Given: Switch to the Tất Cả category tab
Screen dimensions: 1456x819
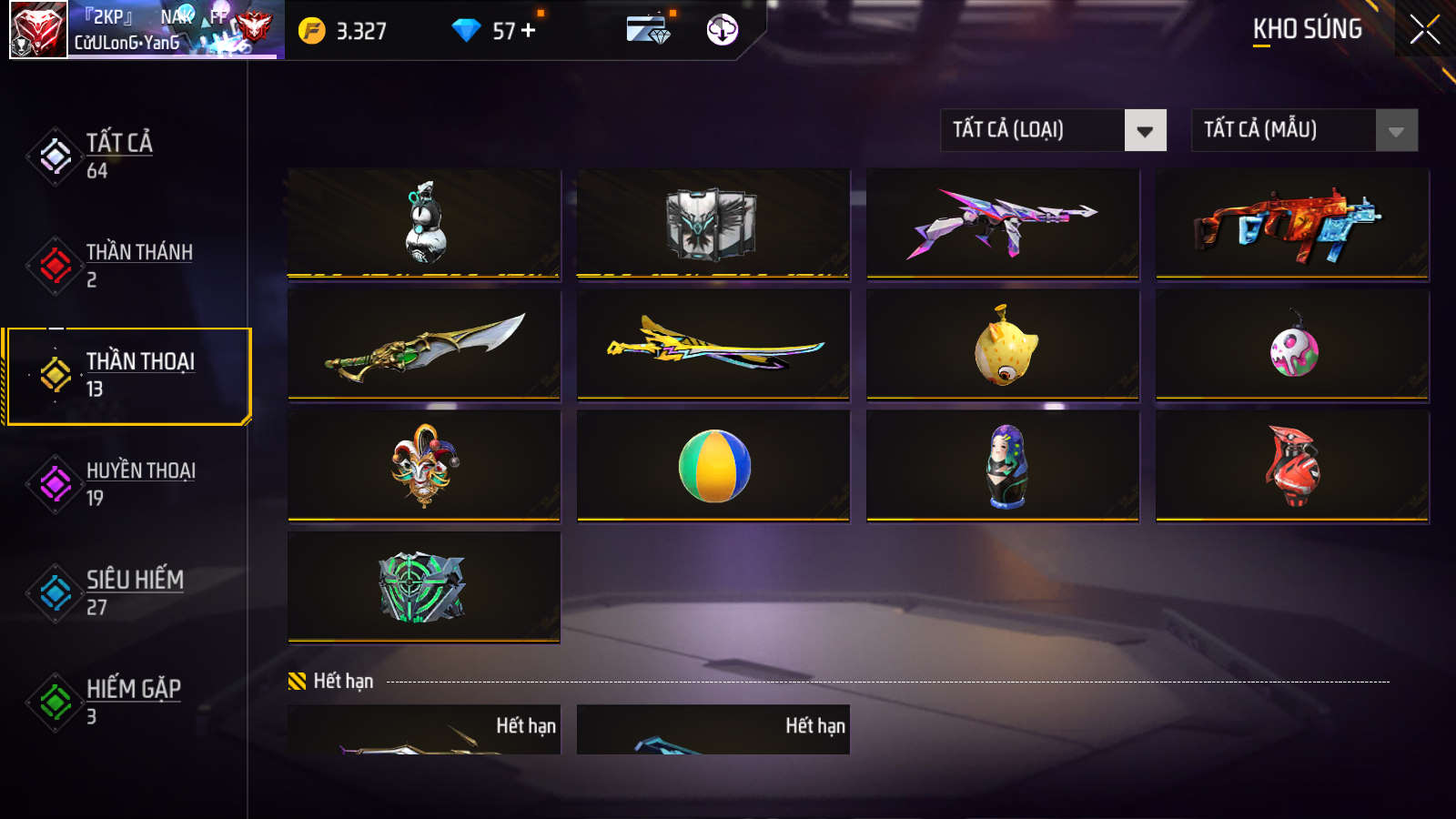Looking at the screenshot, I should coord(118,156).
